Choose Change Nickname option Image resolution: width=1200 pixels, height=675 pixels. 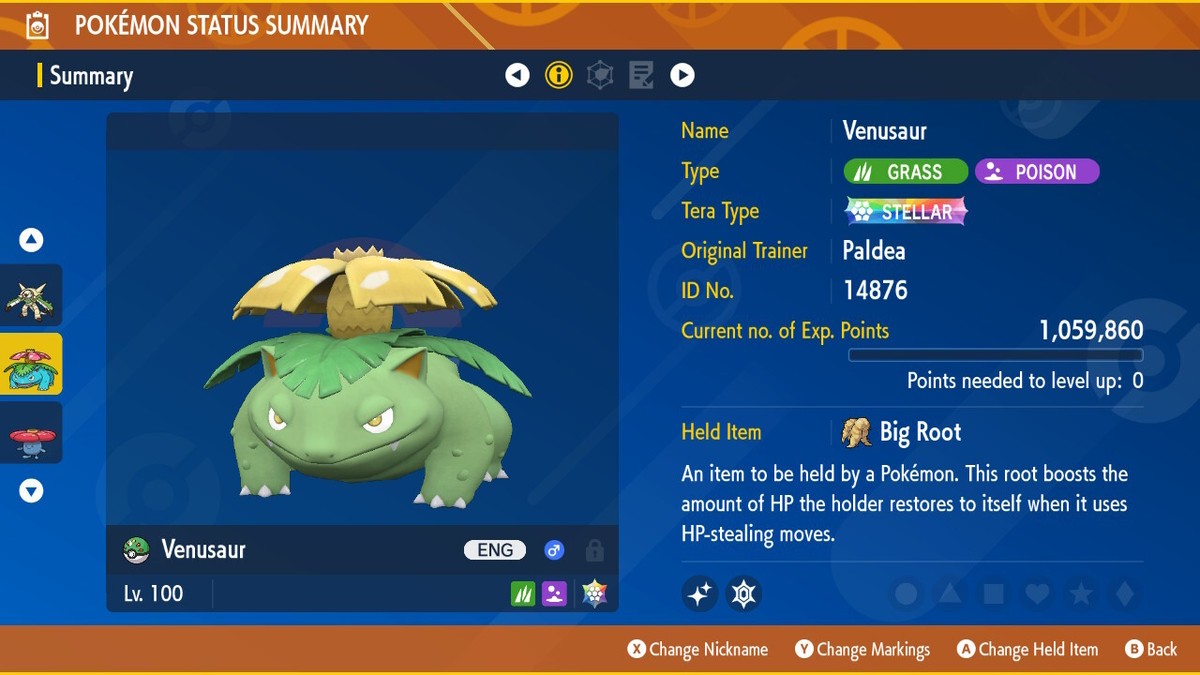coord(698,649)
